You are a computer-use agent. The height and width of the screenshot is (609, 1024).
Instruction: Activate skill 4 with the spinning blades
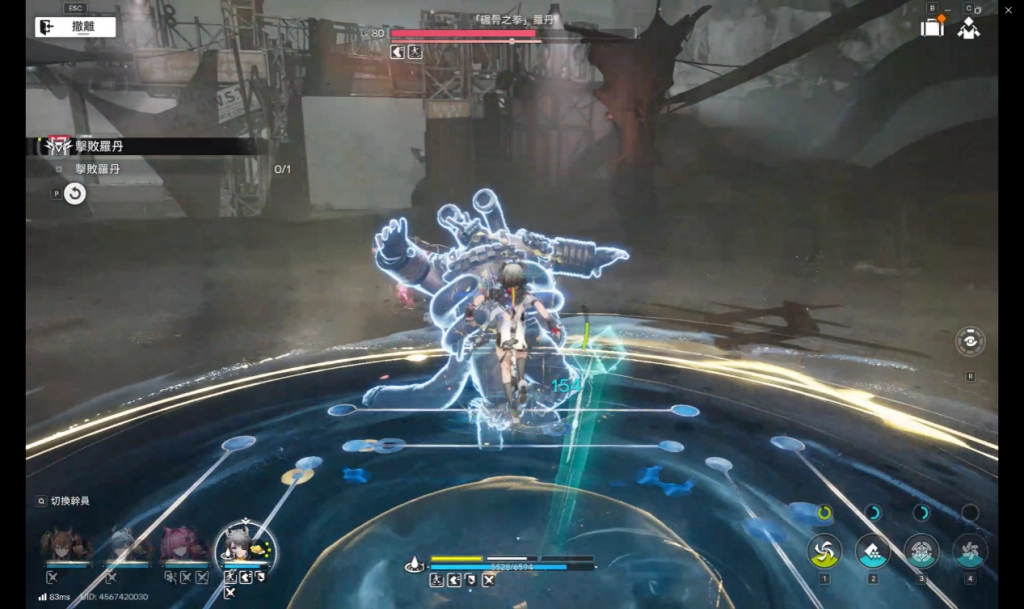tap(969, 550)
